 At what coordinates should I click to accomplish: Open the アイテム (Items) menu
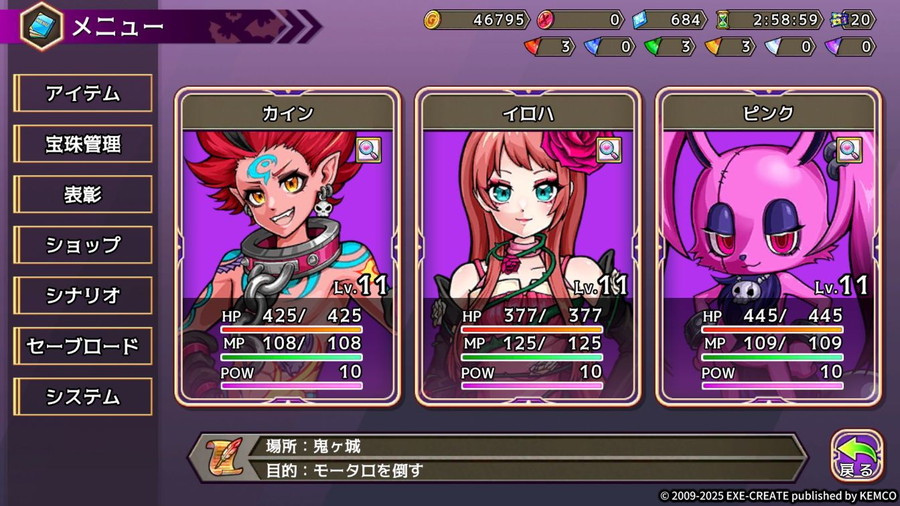[83, 94]
